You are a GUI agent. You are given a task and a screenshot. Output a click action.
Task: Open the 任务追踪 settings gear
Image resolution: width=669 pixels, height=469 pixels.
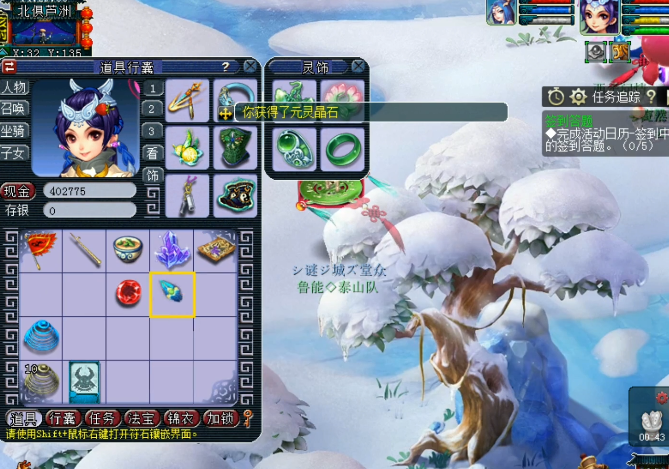577,97
